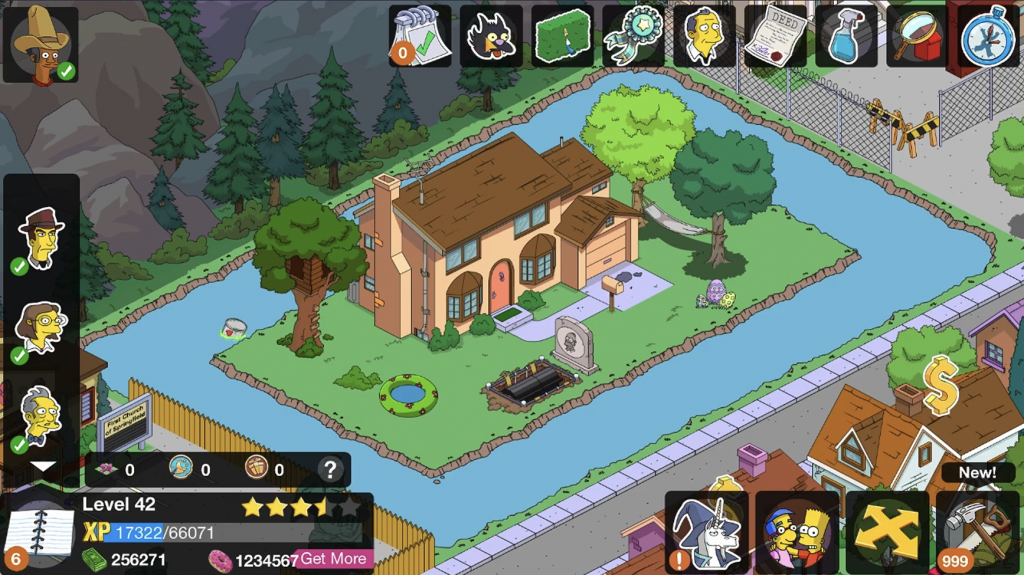Open the task book notebook
This screenshot has width=1024, height=575.
pos(40,533)
